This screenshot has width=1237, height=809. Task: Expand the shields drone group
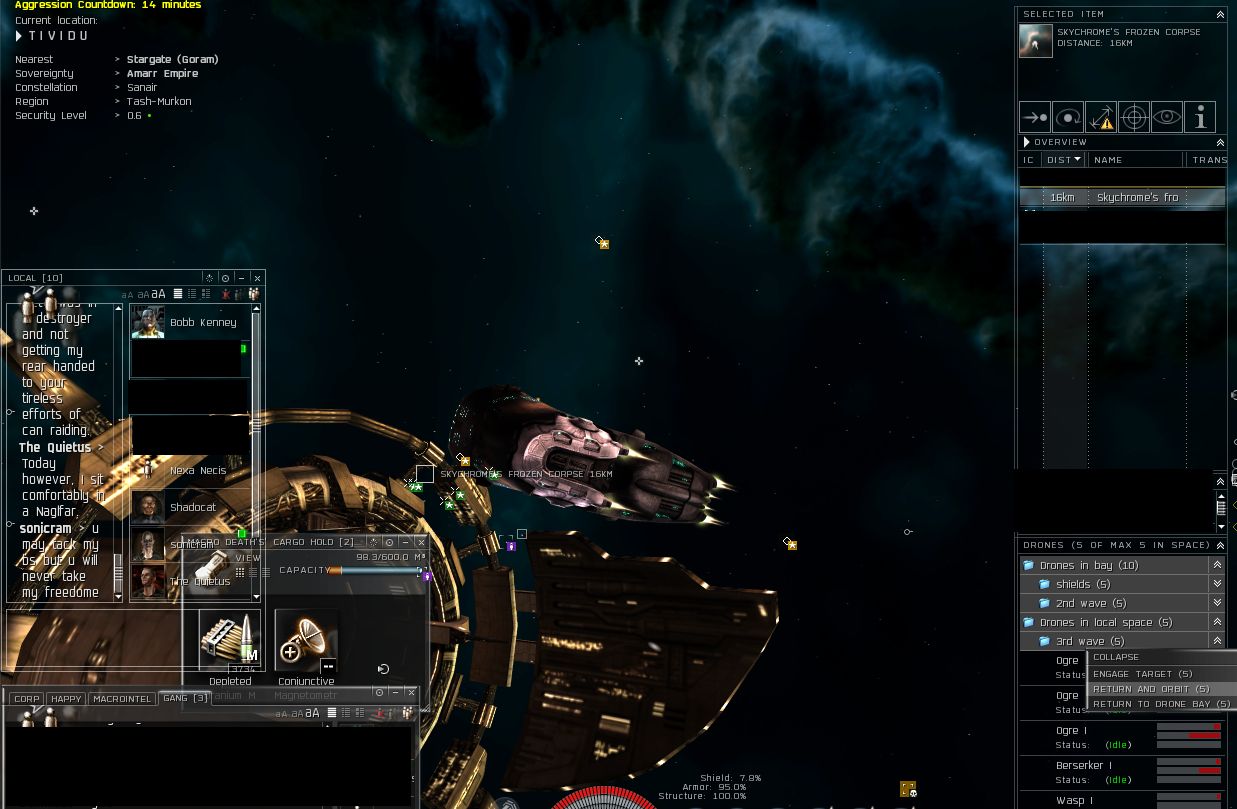pos(1217,584)
